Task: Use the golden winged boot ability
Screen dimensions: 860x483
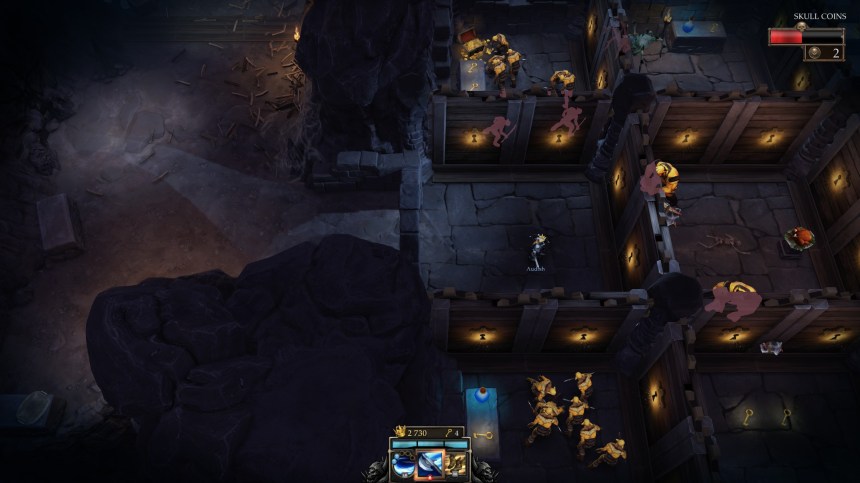Action: 455,464
